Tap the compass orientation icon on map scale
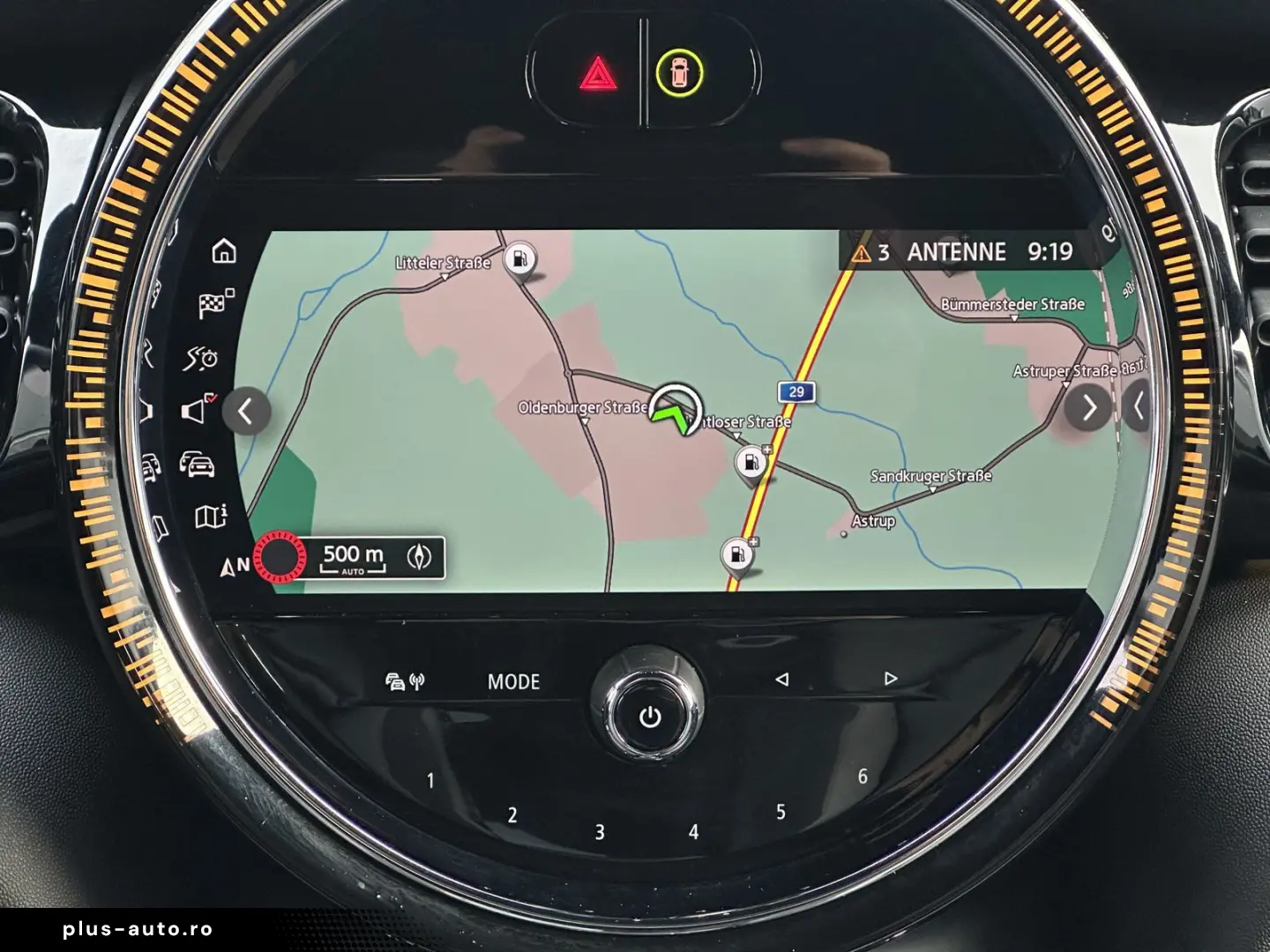This screenshot has width=1270, height=952. pyautogui.click(x=421, y=555)
